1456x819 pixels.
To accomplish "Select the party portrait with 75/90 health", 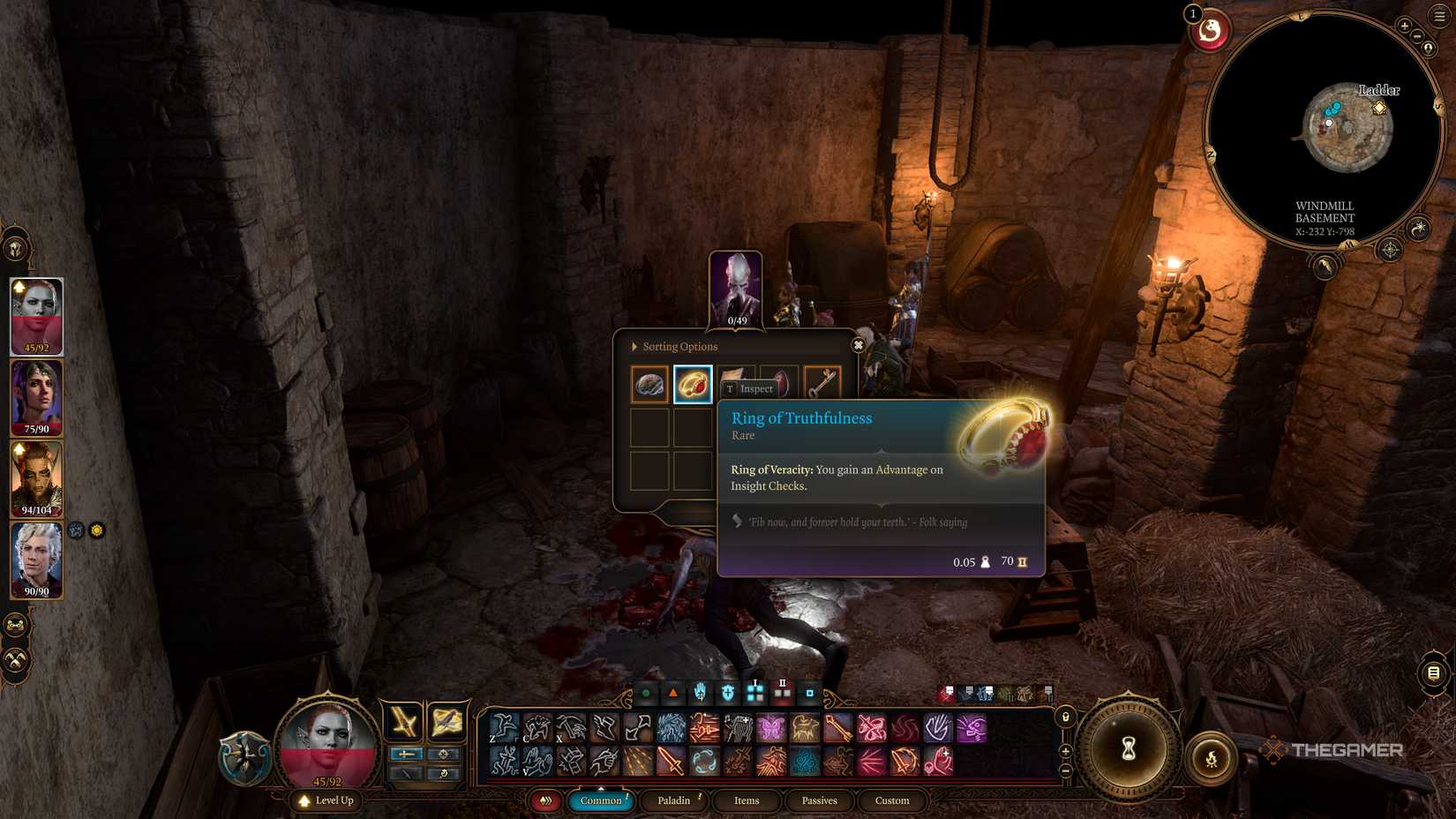I will click(x=36, y=397).
